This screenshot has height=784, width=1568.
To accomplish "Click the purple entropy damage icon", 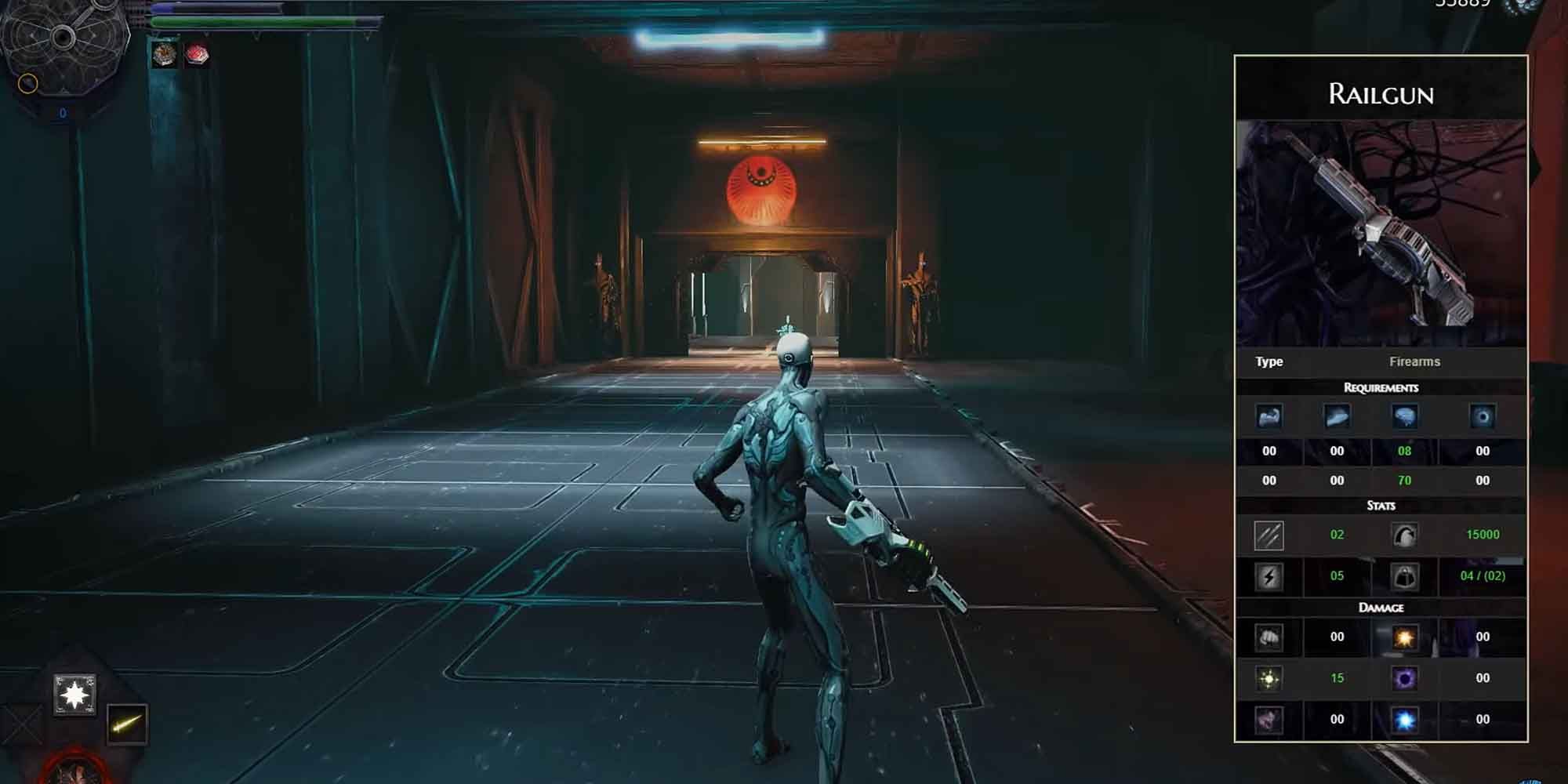I will tap(1404, 678).
